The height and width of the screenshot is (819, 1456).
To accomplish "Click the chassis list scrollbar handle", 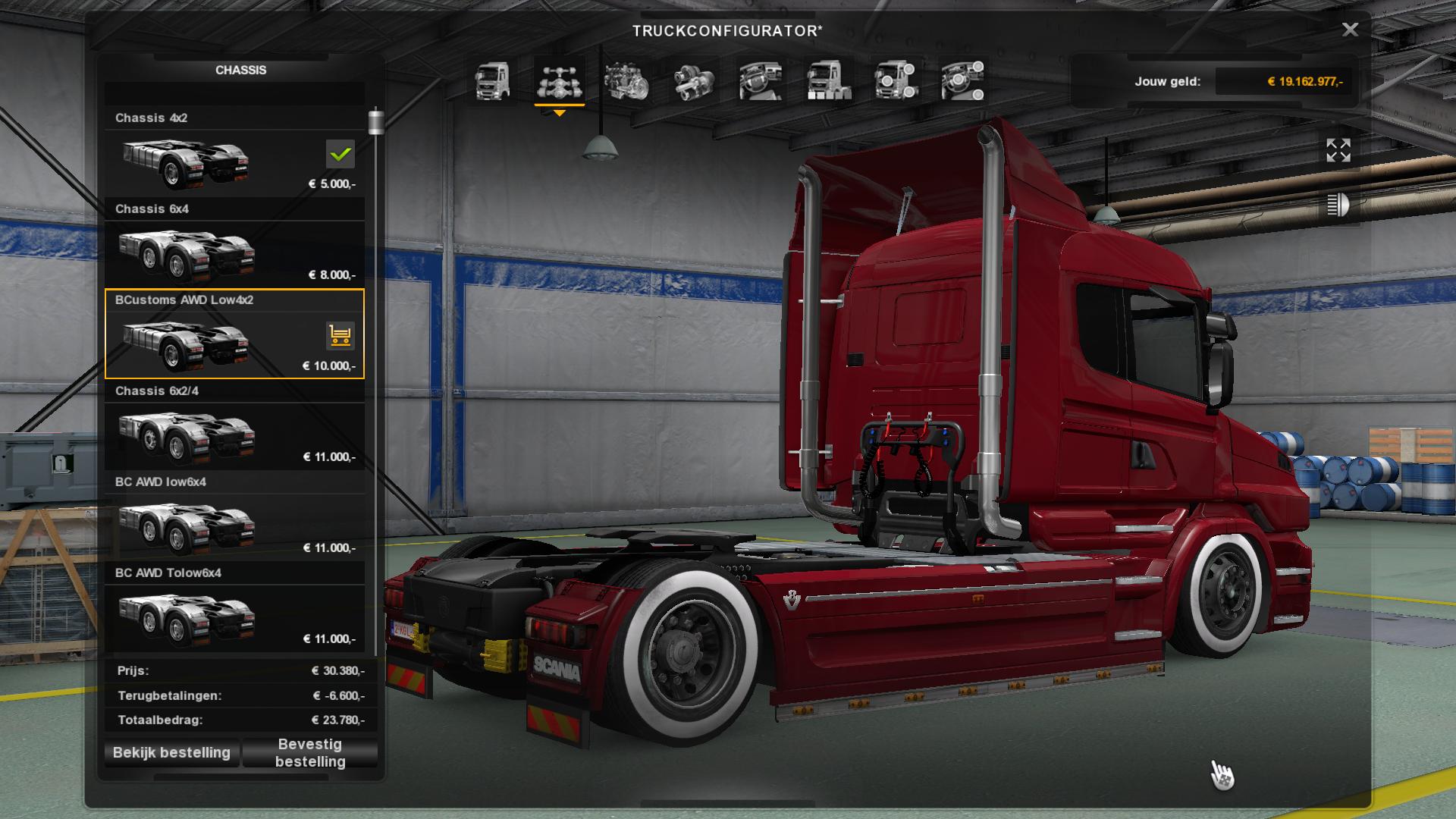I will pyautogui.click(x=375, y=122).
